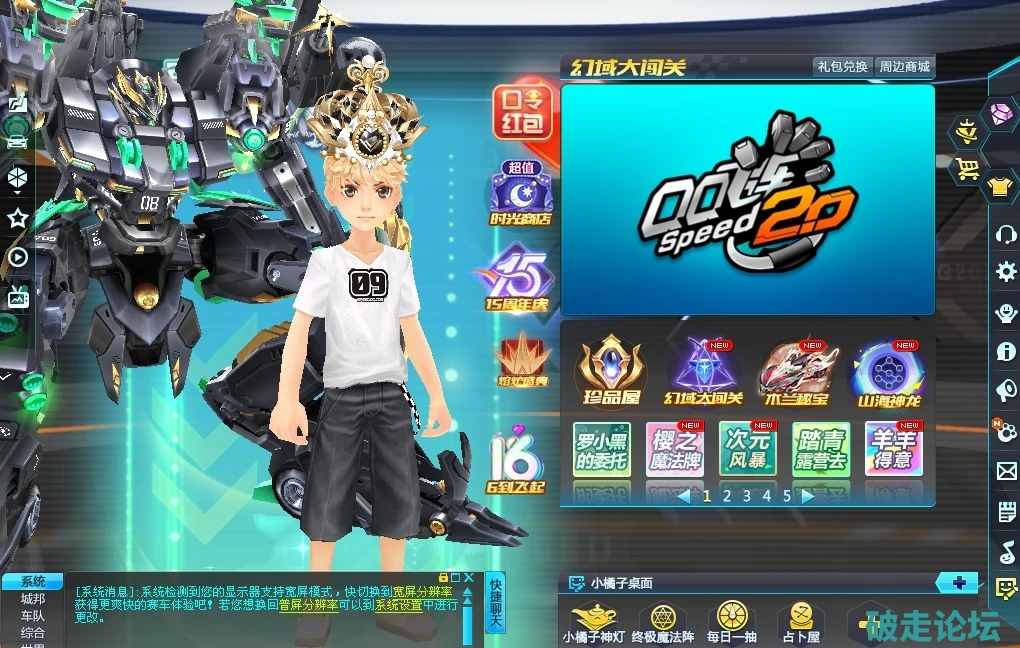The image size is (1020, 648).
Task: Open the 快捷聊天 quick chat button
Action: tap(495, 603)
